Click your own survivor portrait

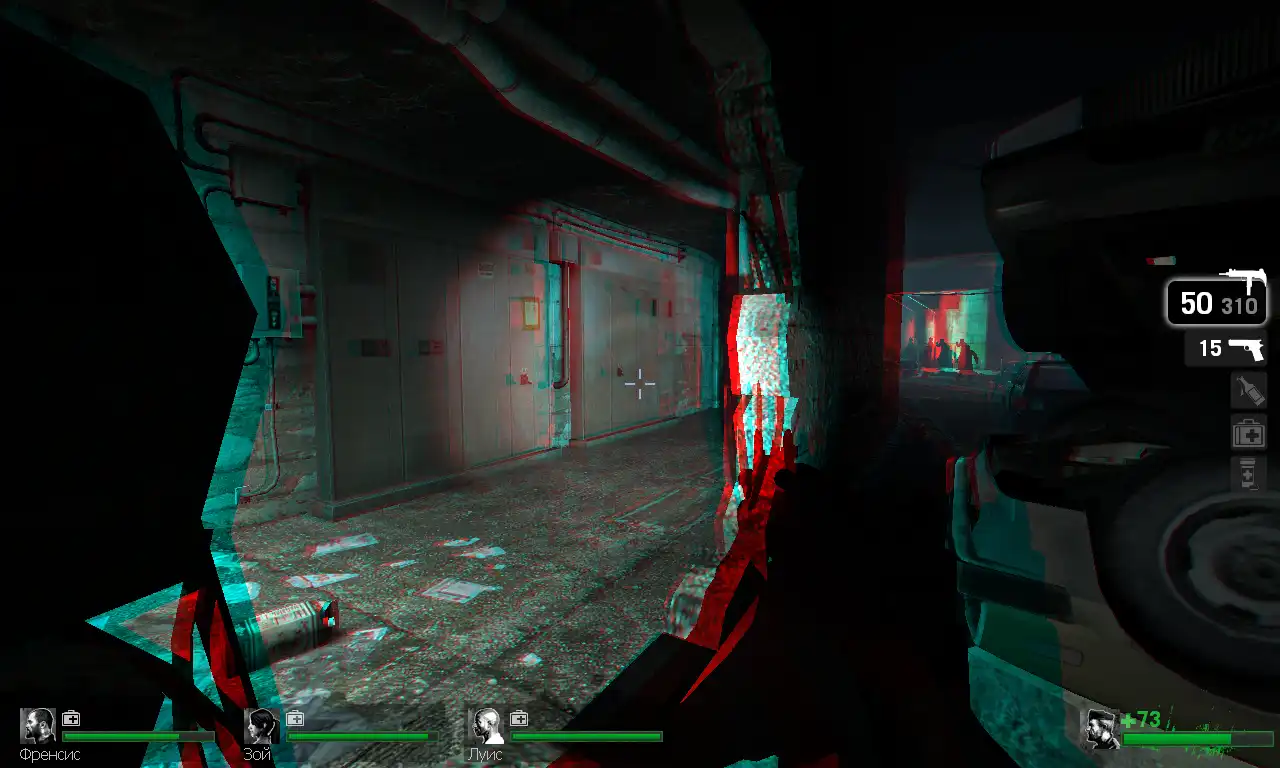click(1102, 729)
